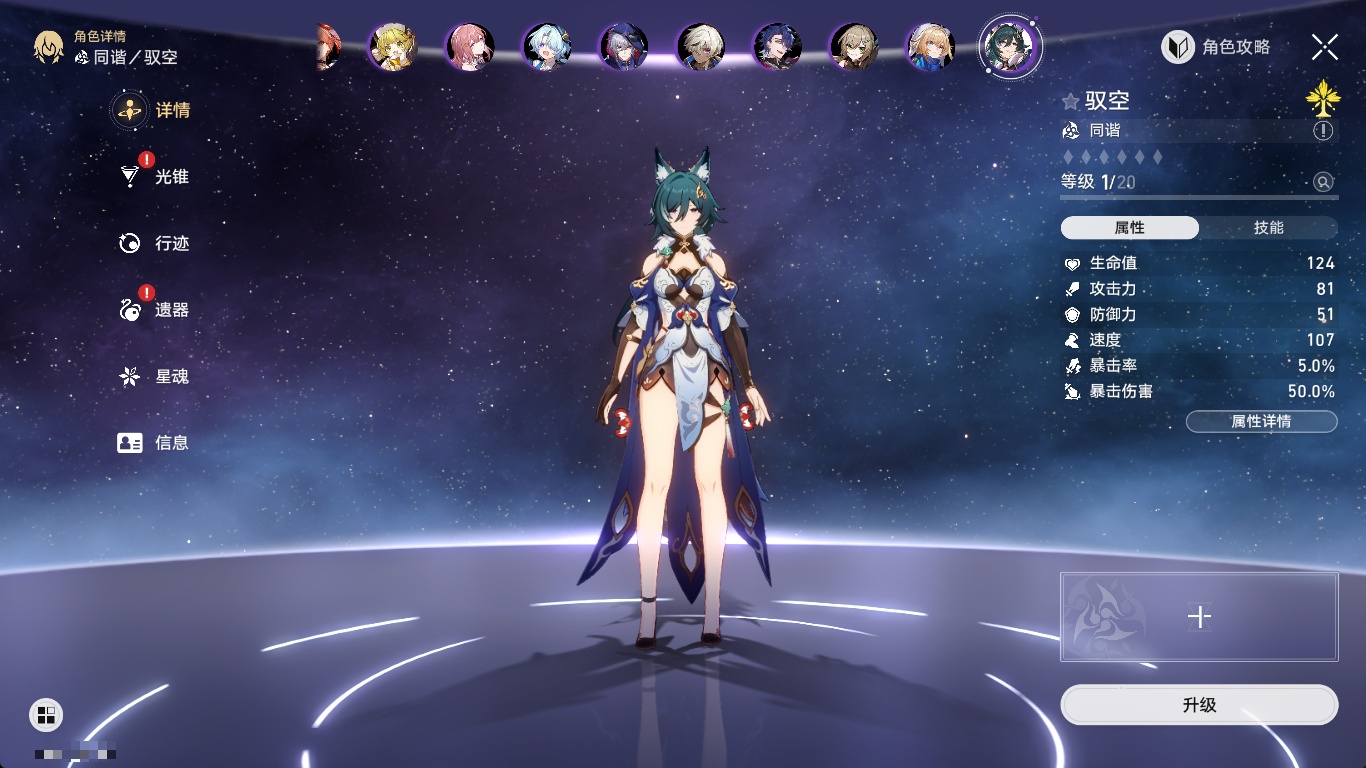Choose the pink-haired character portrait

click(469, 46)
